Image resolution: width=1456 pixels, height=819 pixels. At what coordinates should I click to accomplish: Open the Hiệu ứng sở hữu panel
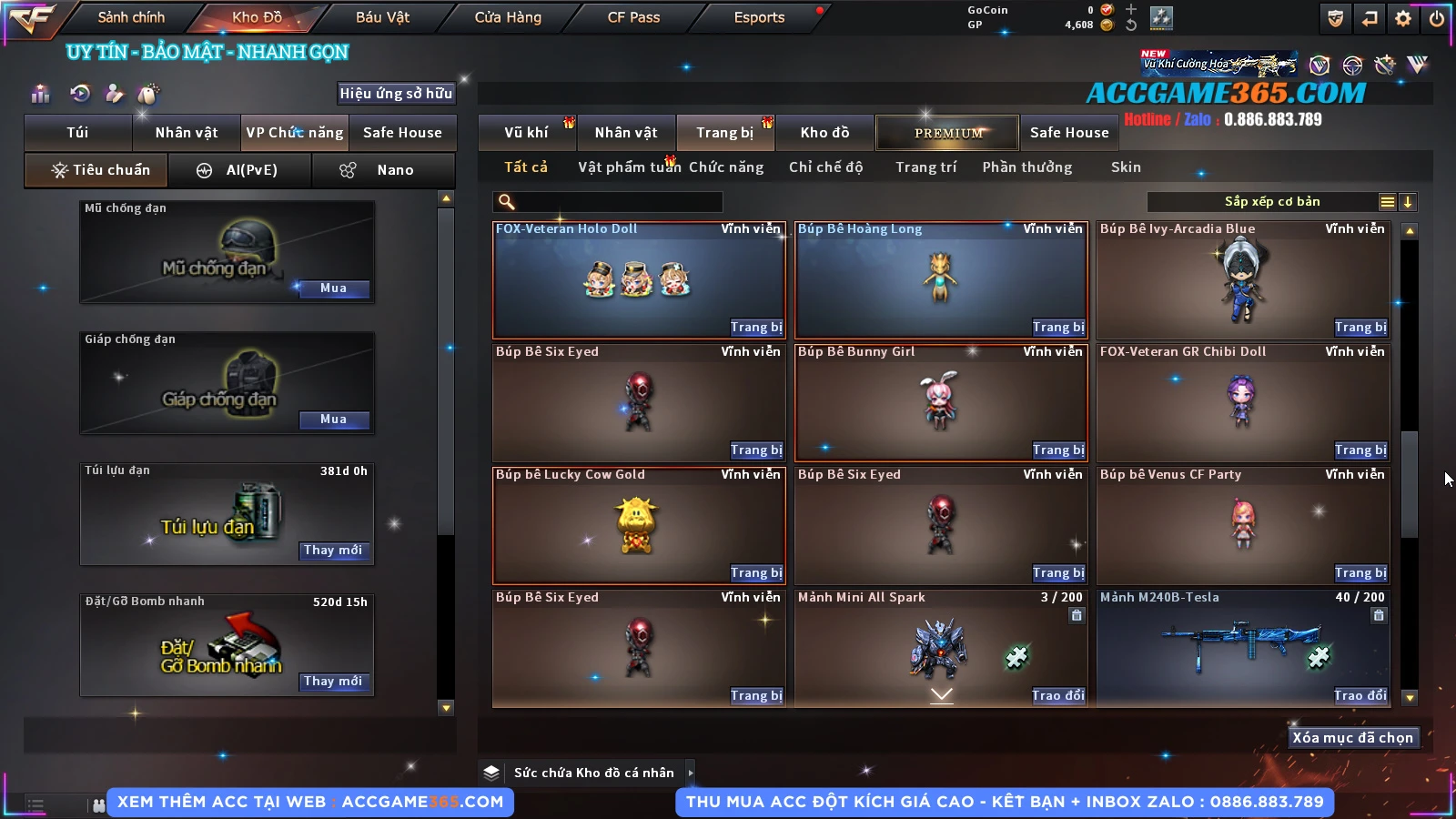[396, 94]
